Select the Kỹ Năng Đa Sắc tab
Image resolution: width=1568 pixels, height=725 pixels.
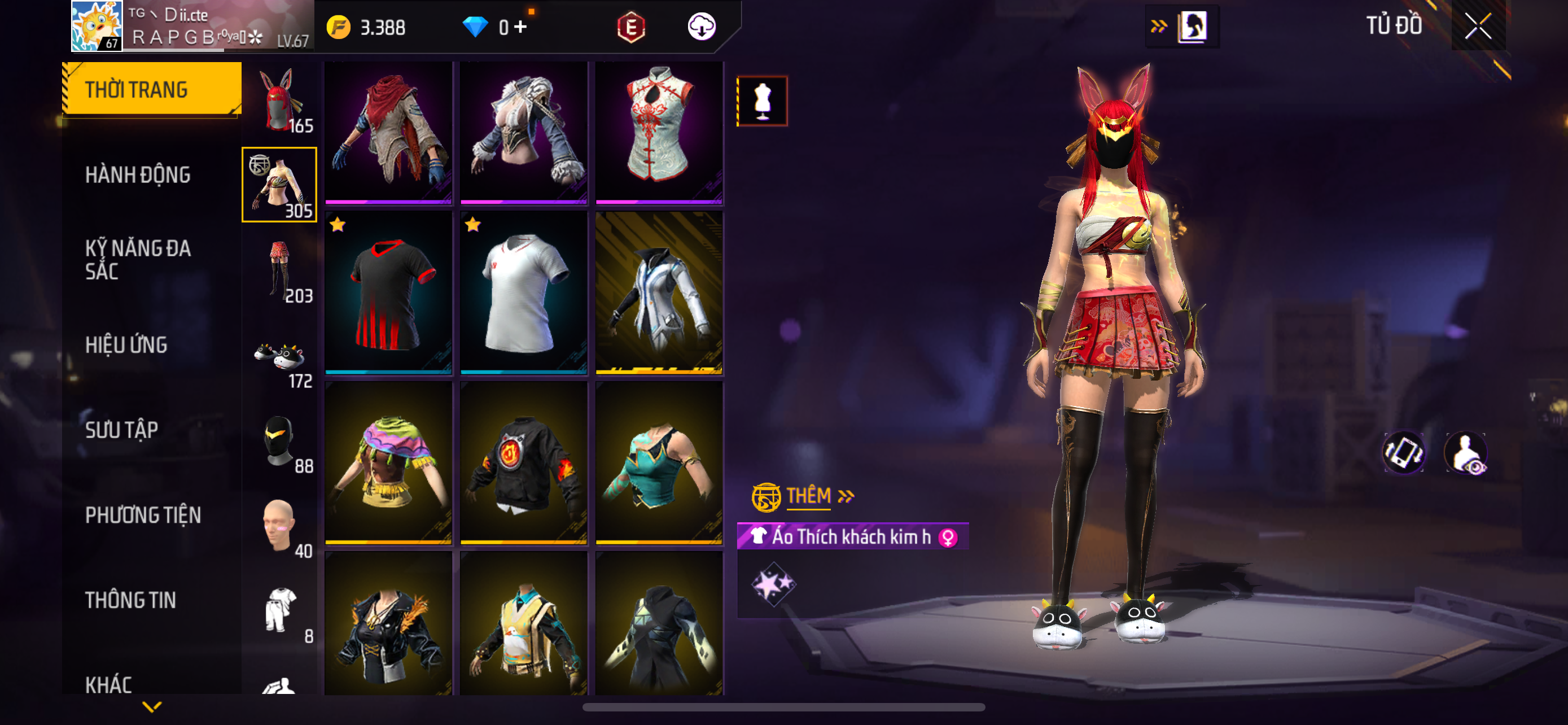point(138,259)
